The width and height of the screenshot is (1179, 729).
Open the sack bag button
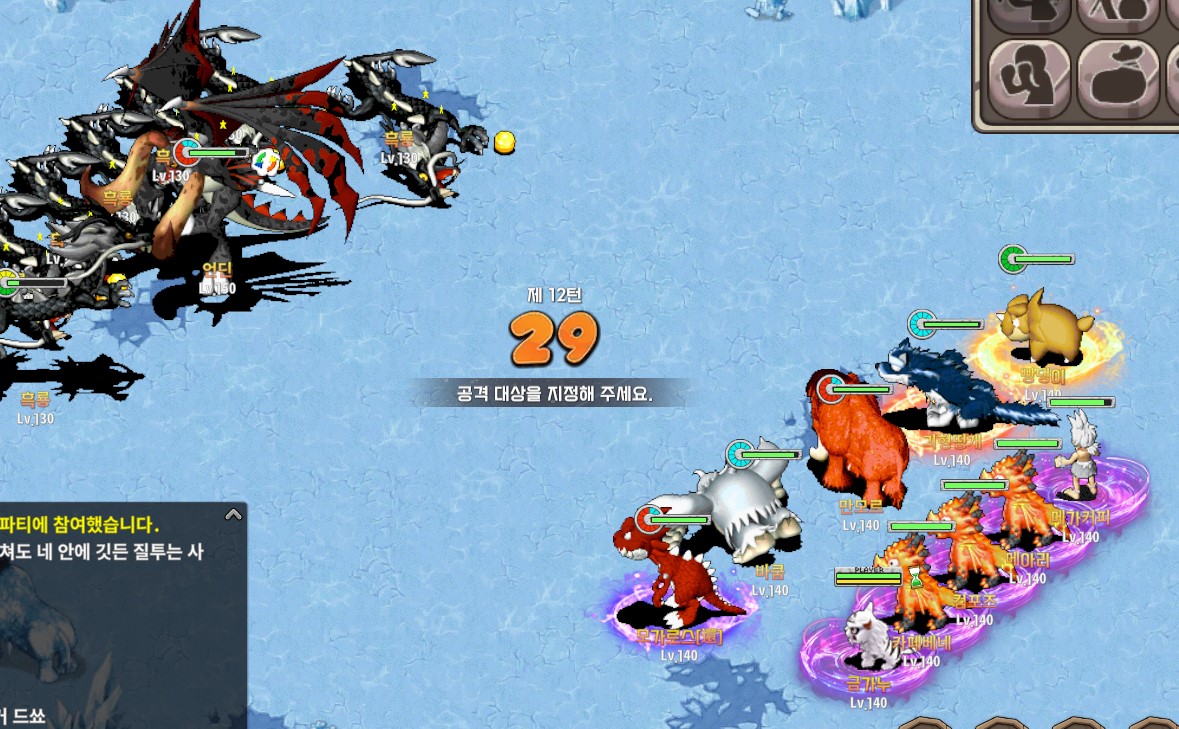pos(1117,76)
